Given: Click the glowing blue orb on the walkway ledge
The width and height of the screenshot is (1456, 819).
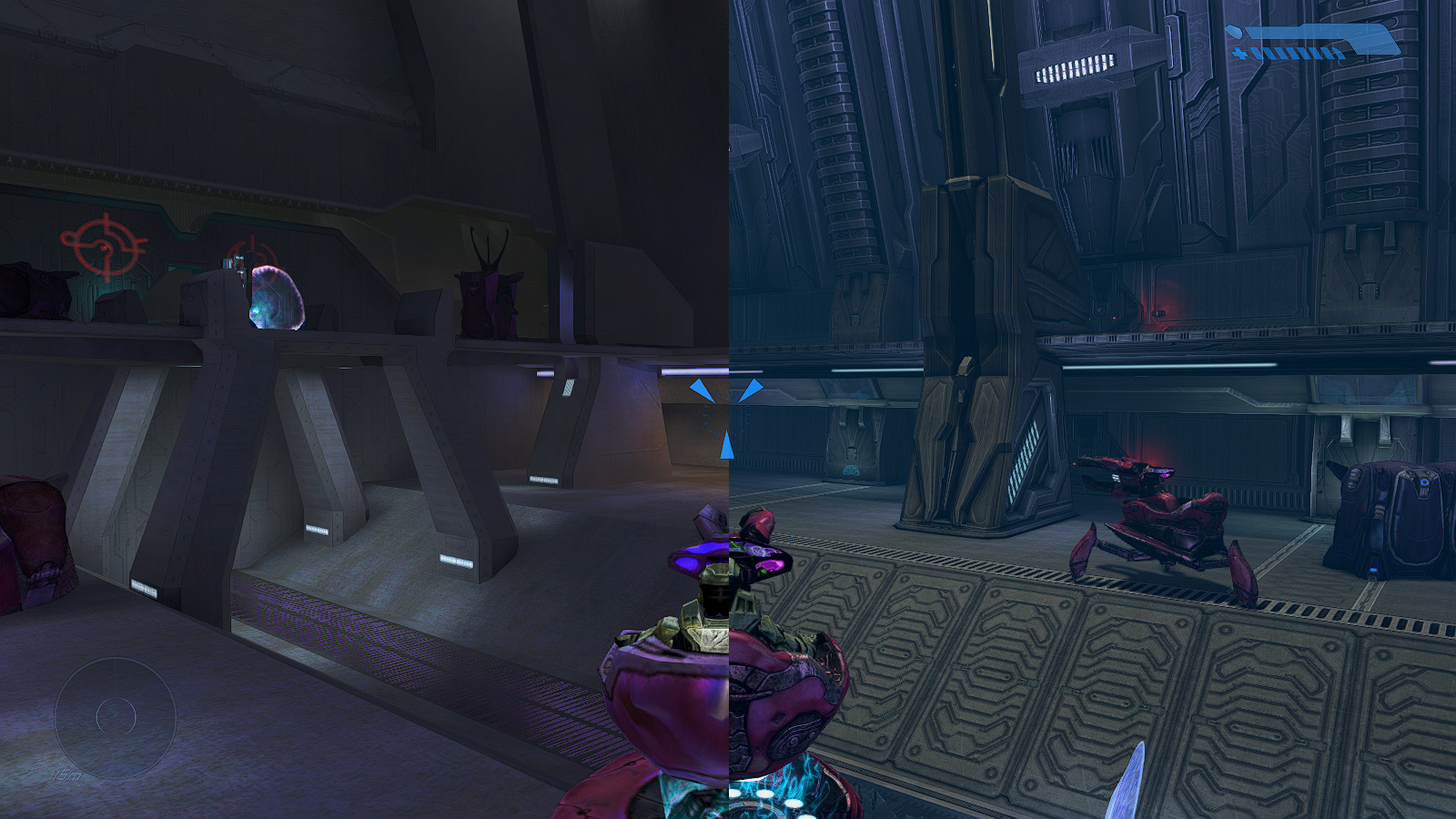Looking at the screenshot, I should (273, 300).
